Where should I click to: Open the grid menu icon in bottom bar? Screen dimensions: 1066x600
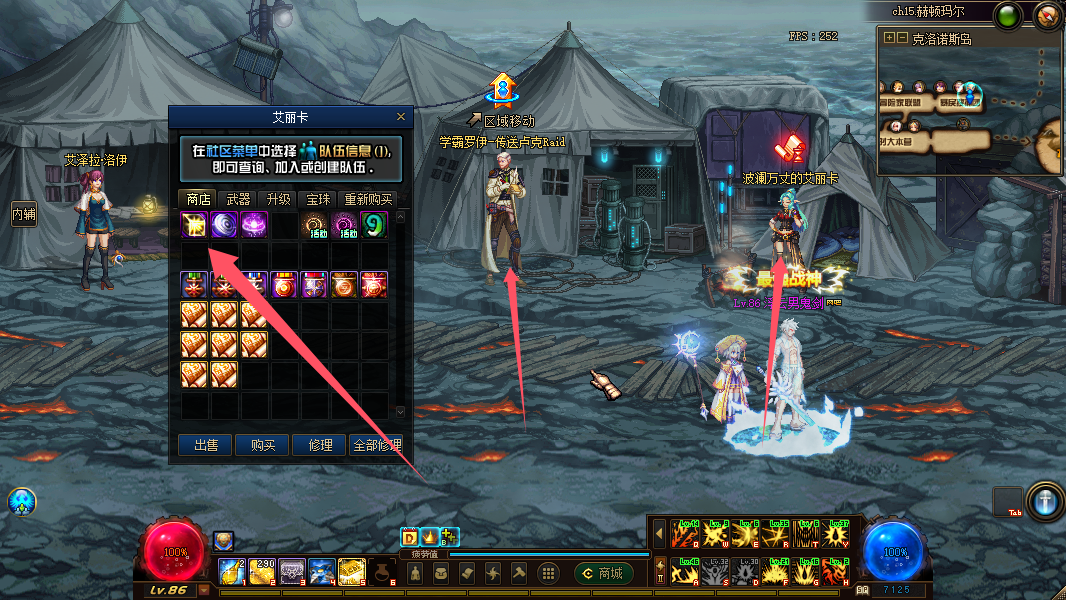(547, 573)
